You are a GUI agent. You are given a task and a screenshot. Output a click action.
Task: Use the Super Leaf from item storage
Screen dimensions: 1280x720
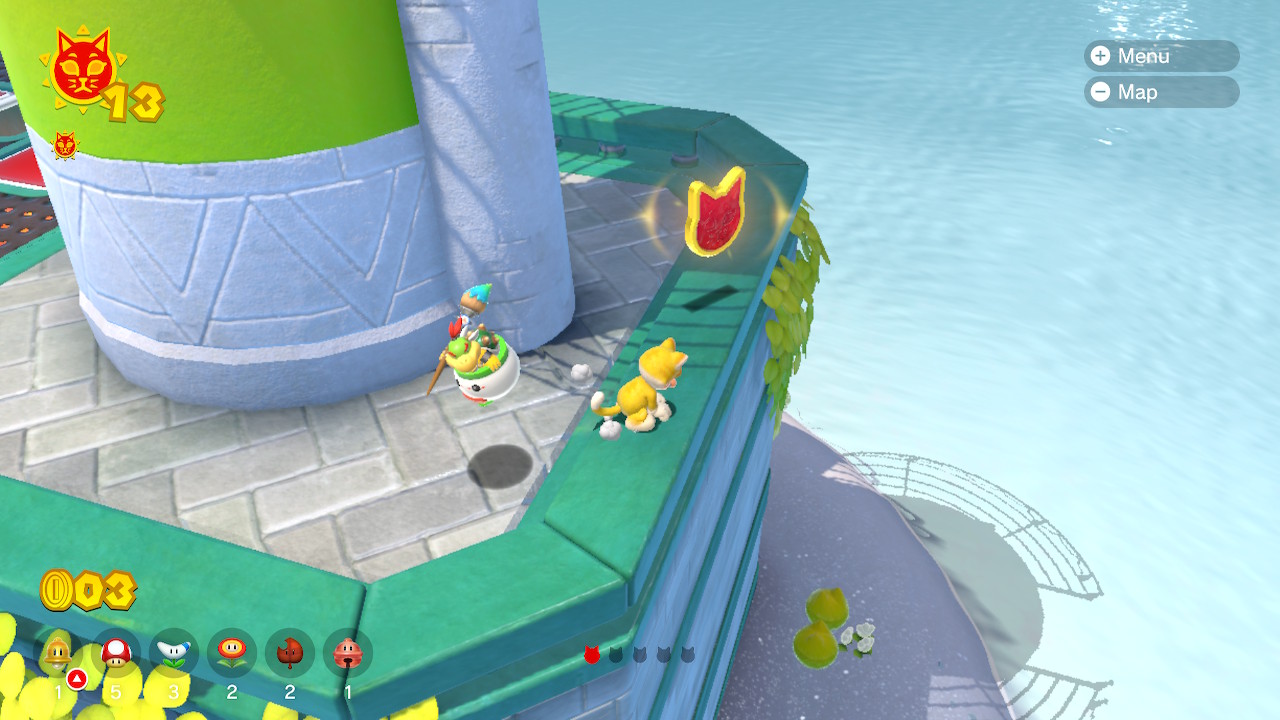click(x=290, y=653)
